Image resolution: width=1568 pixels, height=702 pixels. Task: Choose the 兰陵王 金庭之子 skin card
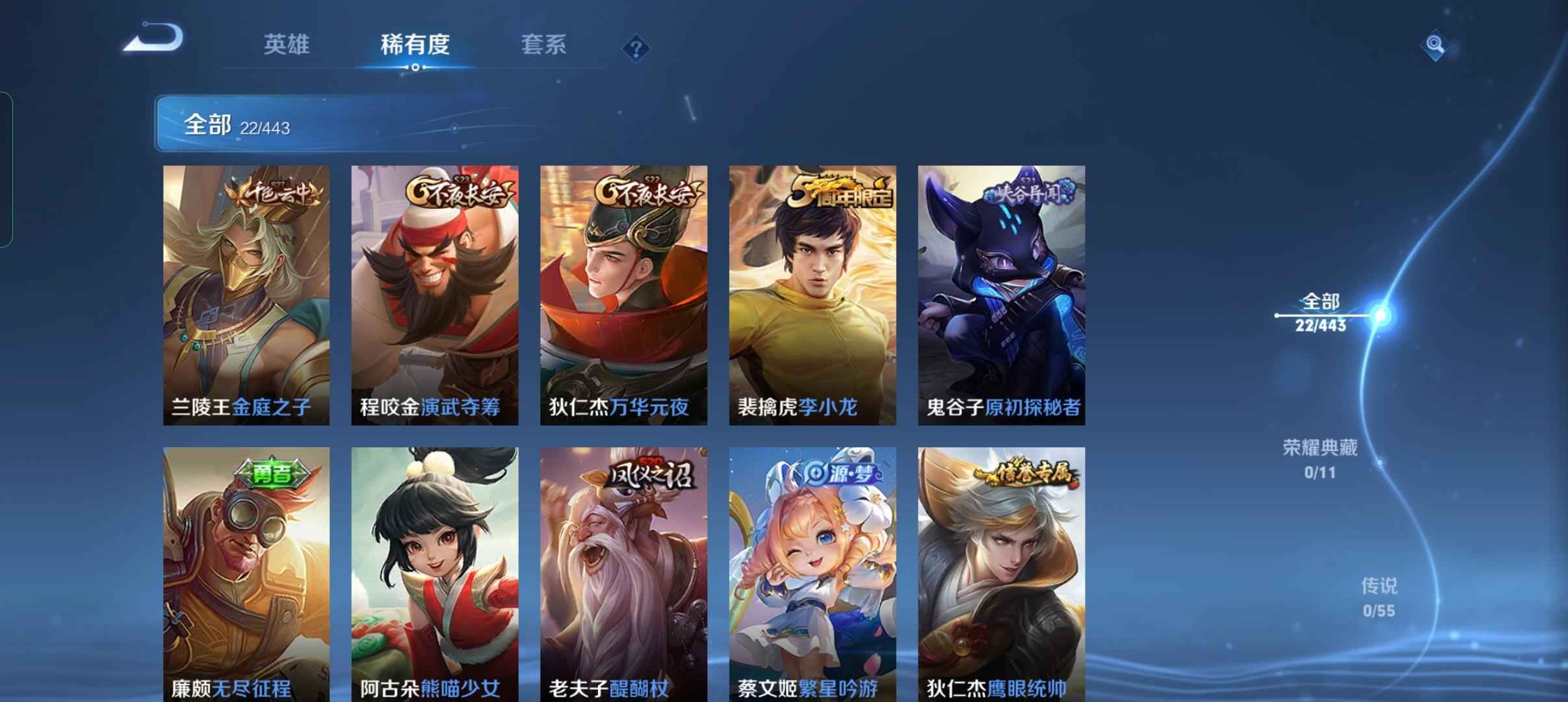tap(246, 295)
